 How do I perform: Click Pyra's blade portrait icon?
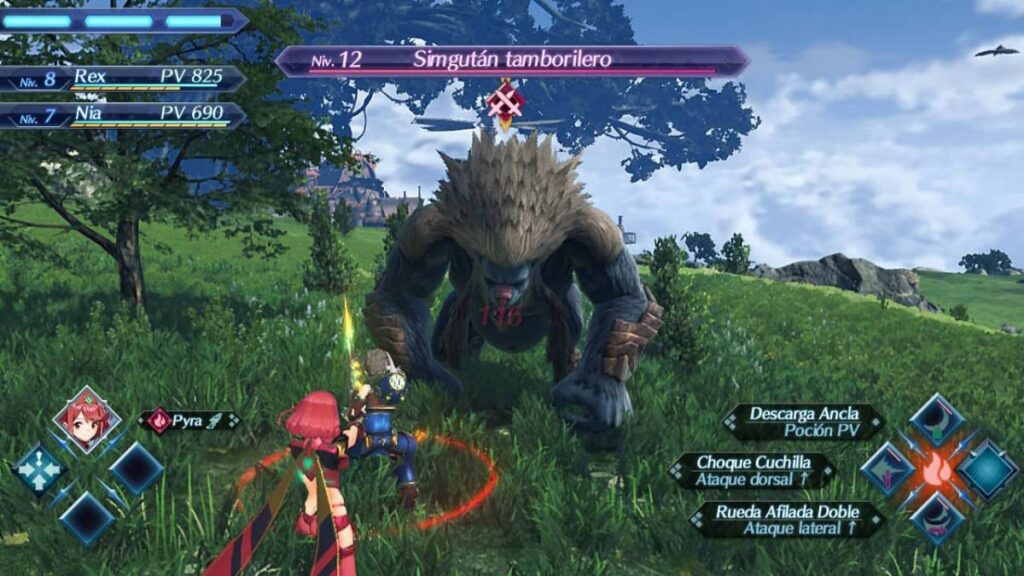[x=87, y=418]
